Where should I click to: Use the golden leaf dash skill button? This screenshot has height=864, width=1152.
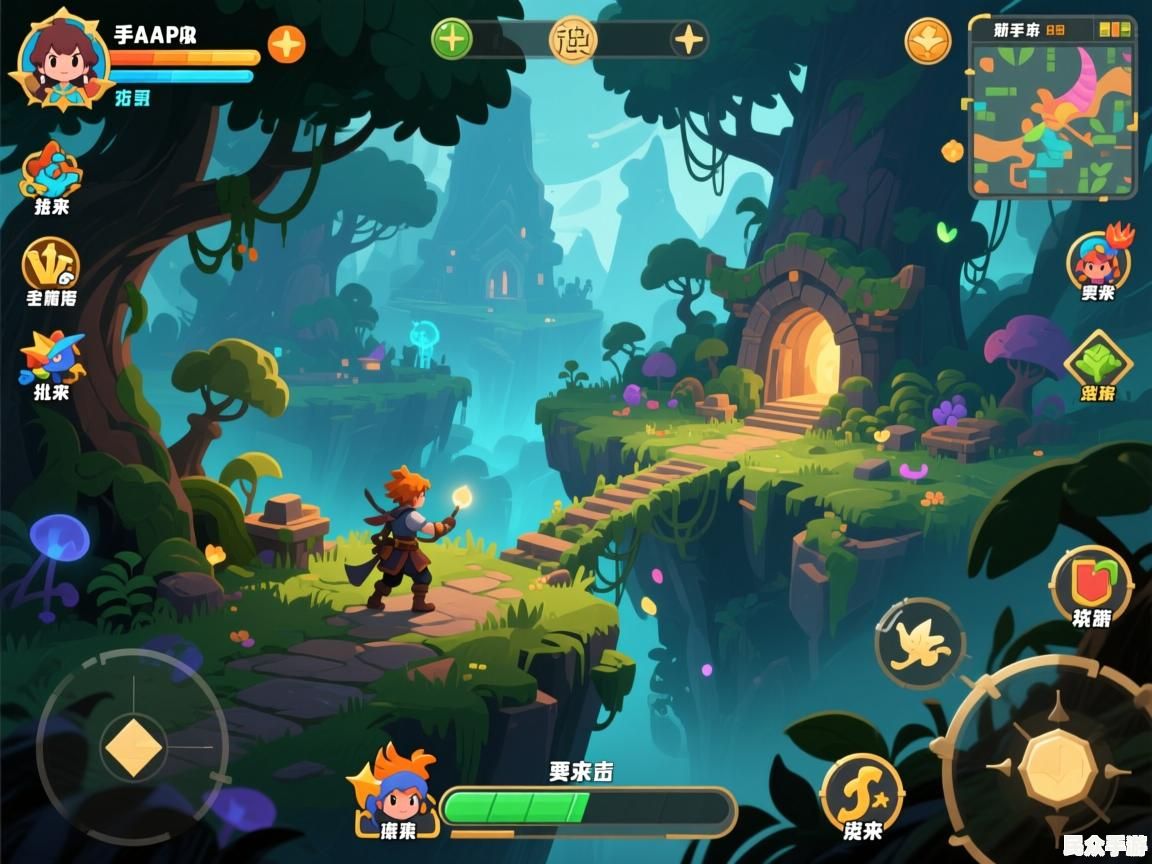[x=919, y=642]
